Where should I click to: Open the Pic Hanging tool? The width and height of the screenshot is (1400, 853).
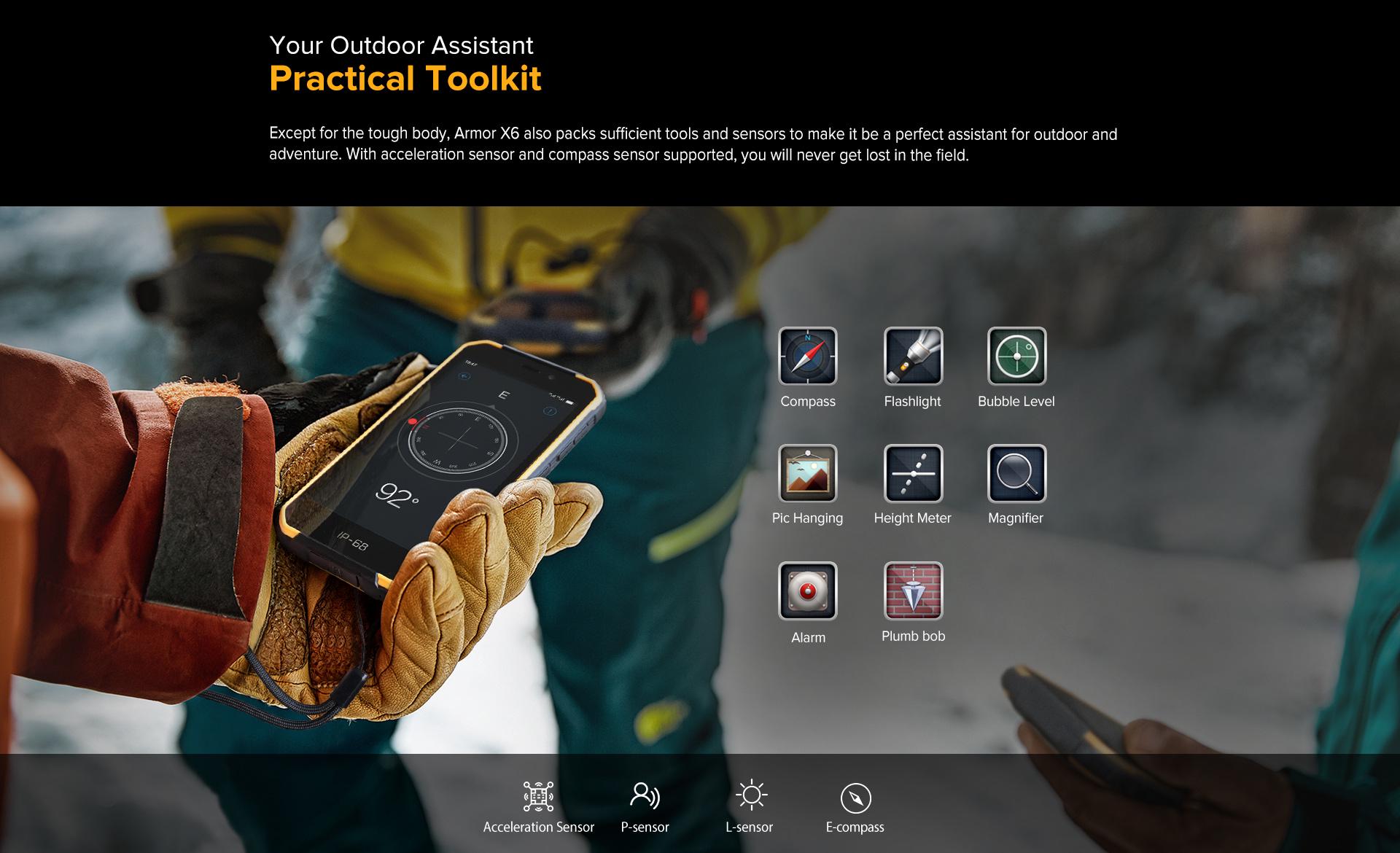(x=807, y=473)
